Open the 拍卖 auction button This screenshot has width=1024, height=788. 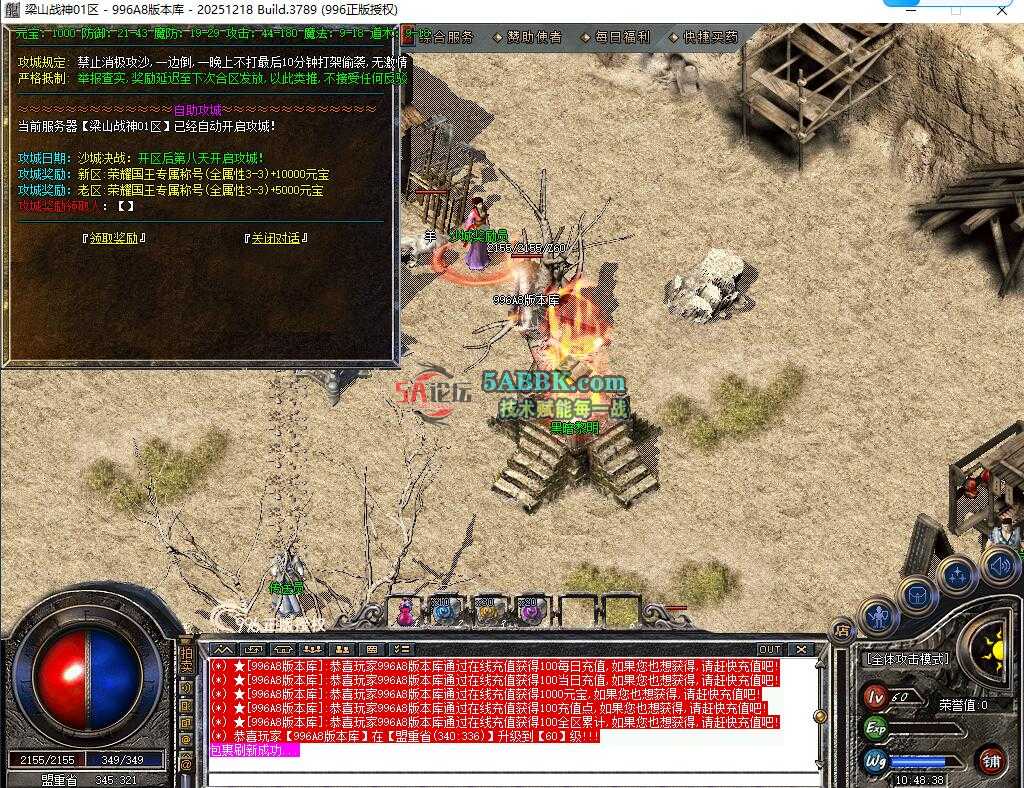(x=186, y=661)
